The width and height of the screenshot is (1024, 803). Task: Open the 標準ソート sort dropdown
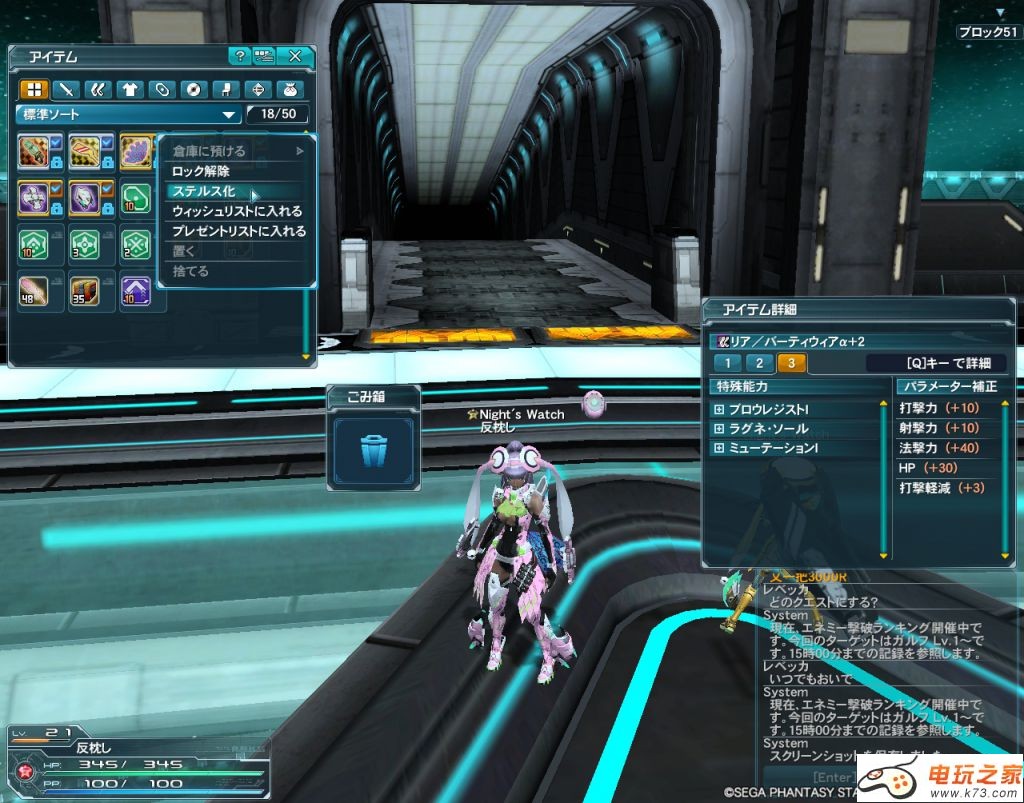[x=129, y=114]
